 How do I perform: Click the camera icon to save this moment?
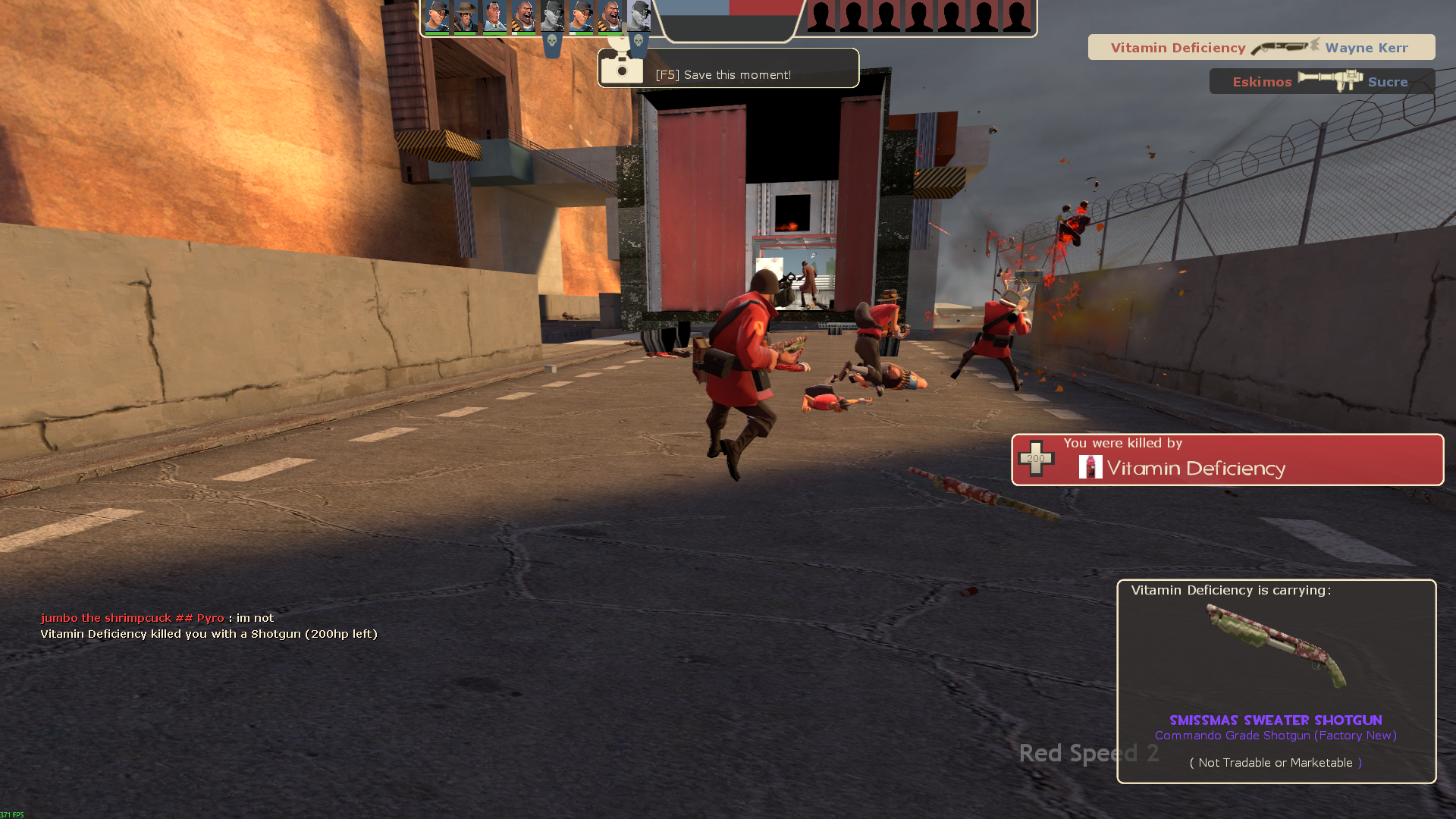coord(622,69)
